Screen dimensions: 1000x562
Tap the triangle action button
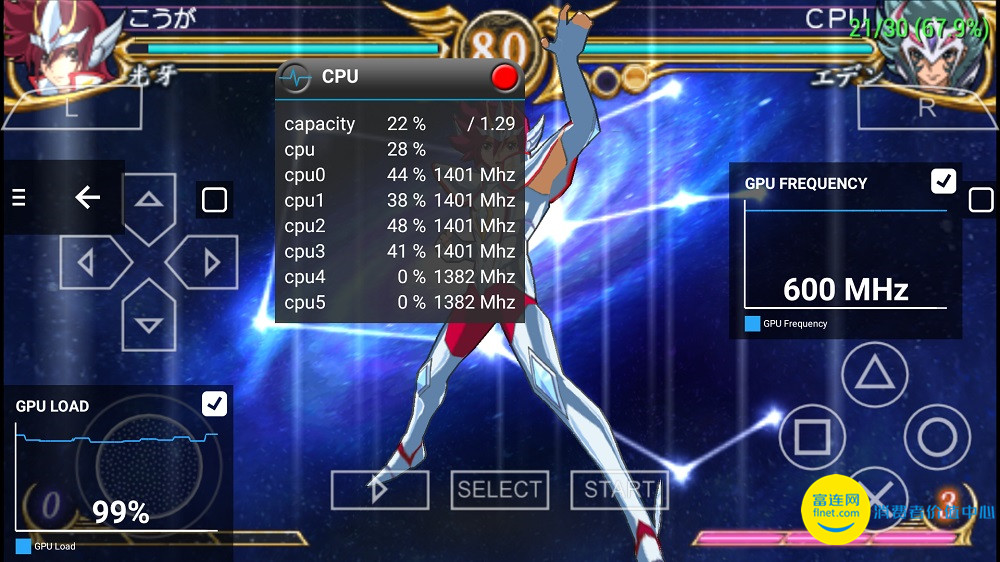point(874,374)
